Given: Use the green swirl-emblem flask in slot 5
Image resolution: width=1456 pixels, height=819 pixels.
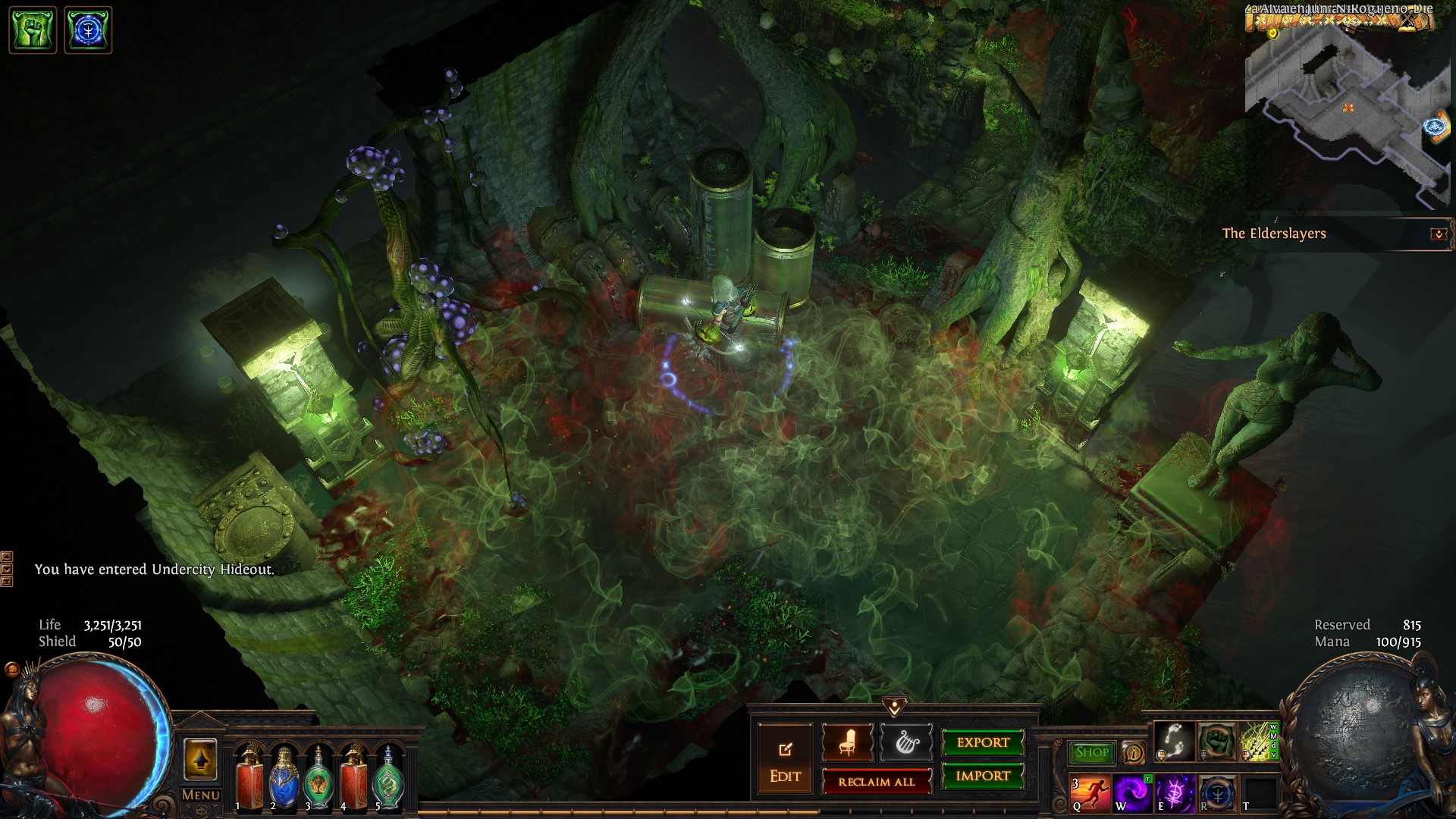Looking at the screenshot, I should tap(388, 777).
